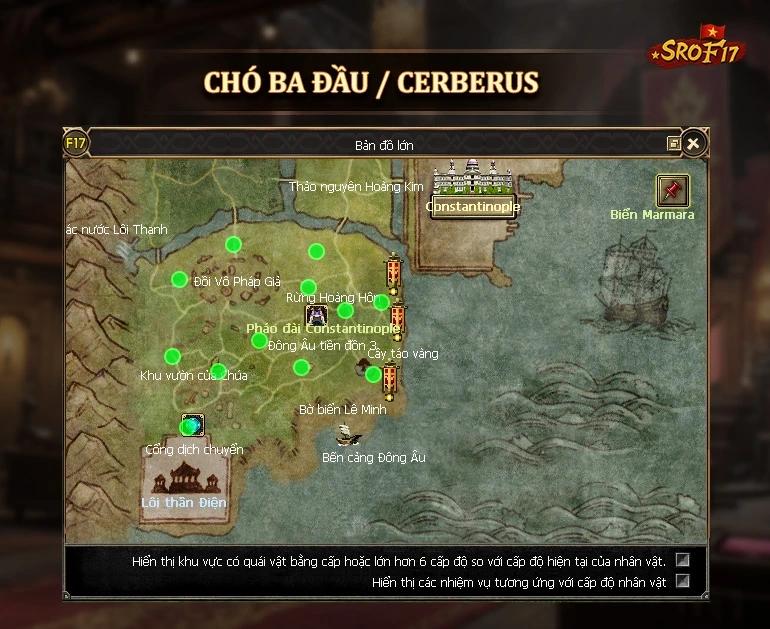Screen dimensions: 770x629
Task: Click the Cổng dịch chuyển teleport gate icon
Action: click(x=192, y=425)
